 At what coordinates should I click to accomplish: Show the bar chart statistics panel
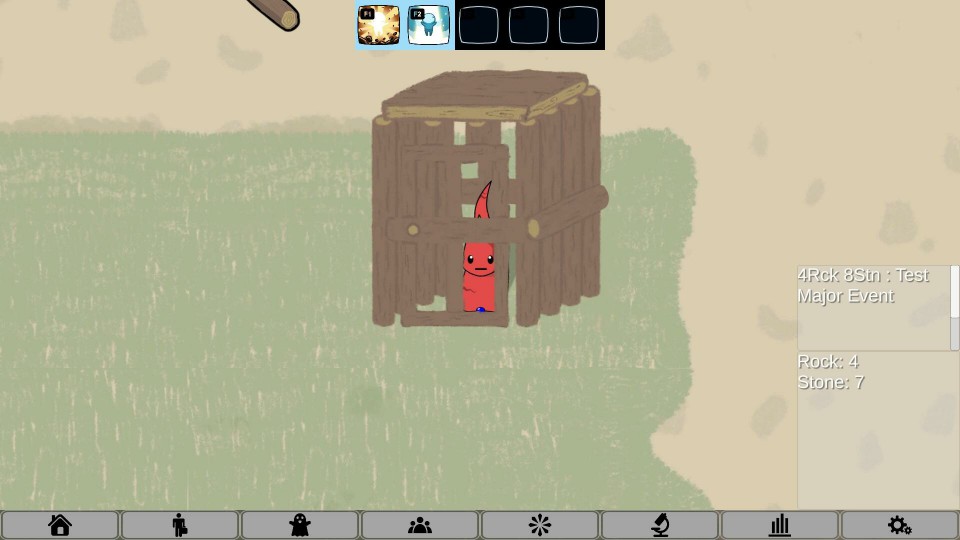(x=780, y=525)
